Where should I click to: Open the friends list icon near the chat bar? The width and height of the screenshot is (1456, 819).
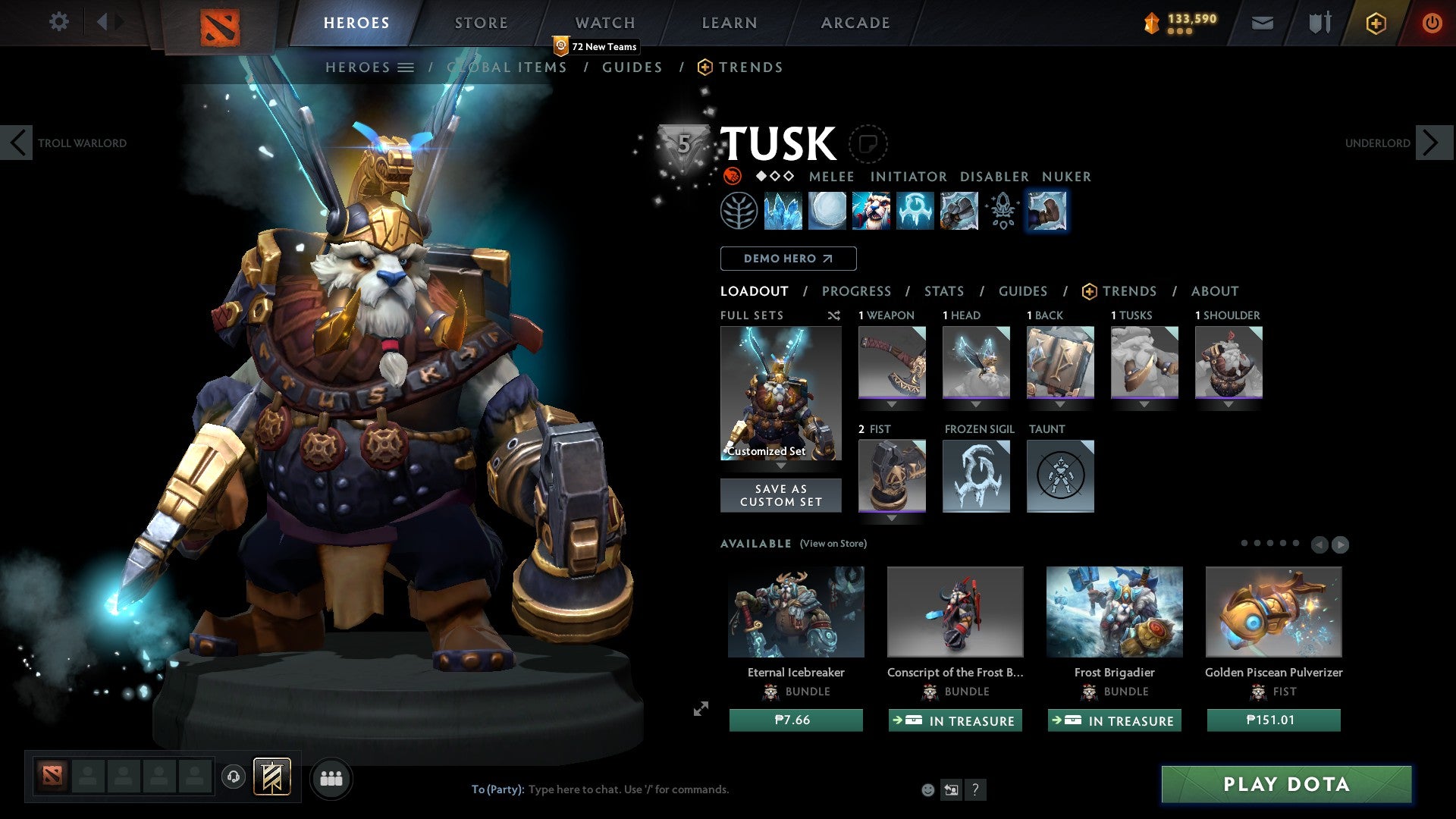pos(331,778)
